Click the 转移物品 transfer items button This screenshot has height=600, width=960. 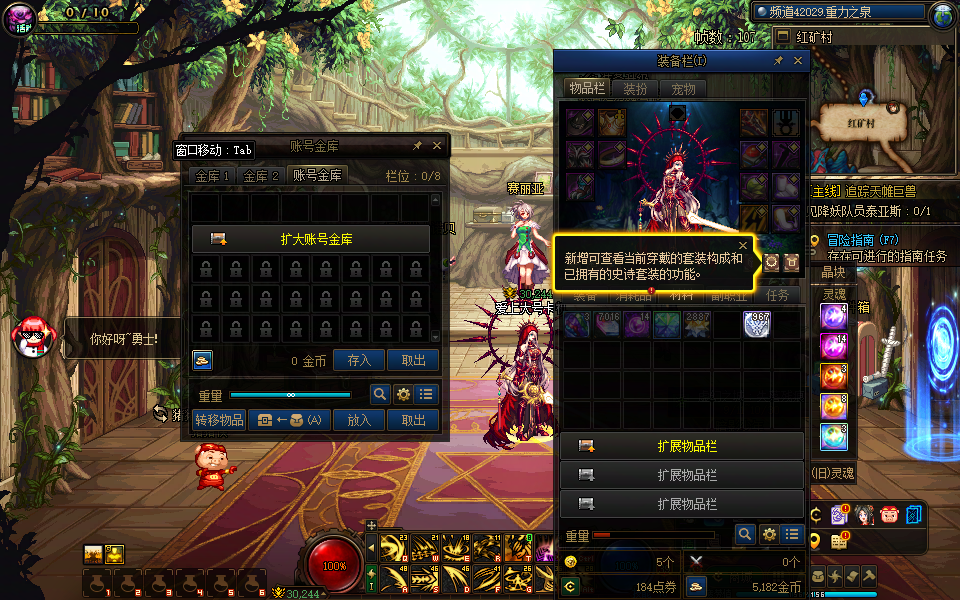(219, 421)
